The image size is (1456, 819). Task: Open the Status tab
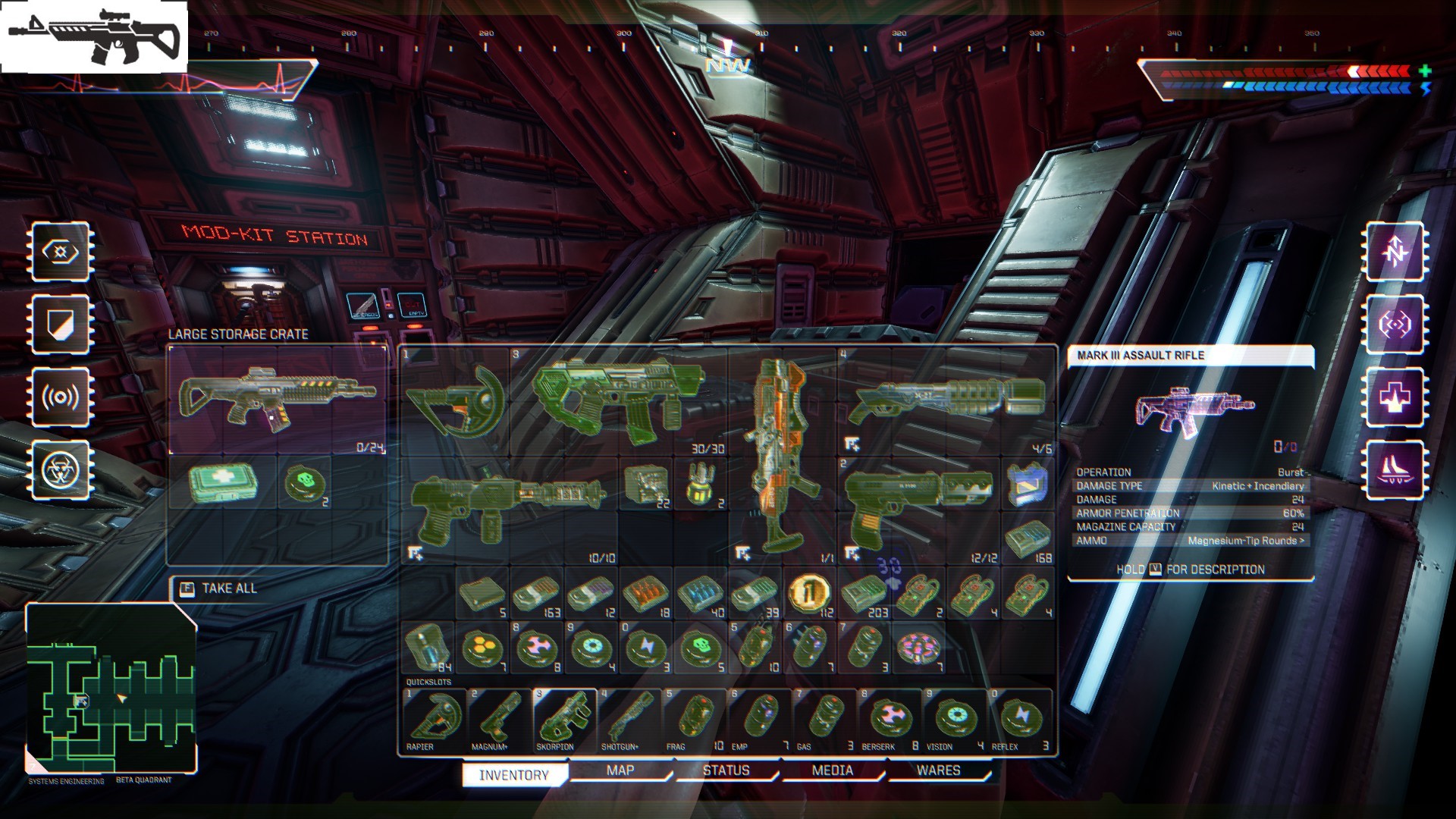[726, 771]
